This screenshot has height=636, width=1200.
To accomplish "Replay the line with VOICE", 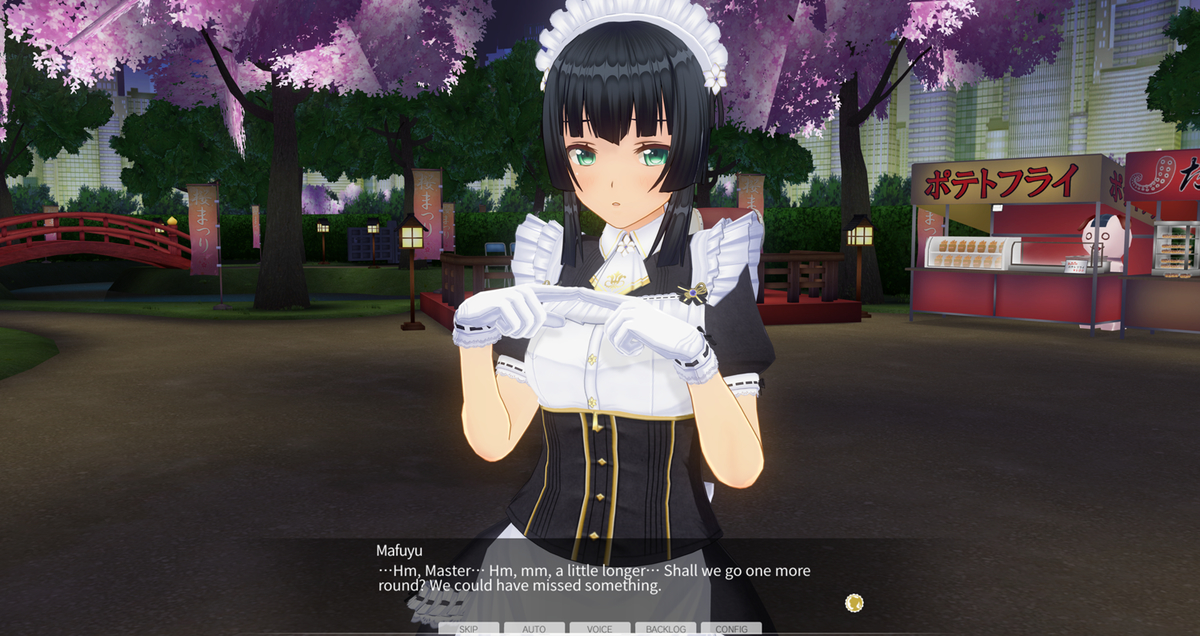I will tap(600, 629).
